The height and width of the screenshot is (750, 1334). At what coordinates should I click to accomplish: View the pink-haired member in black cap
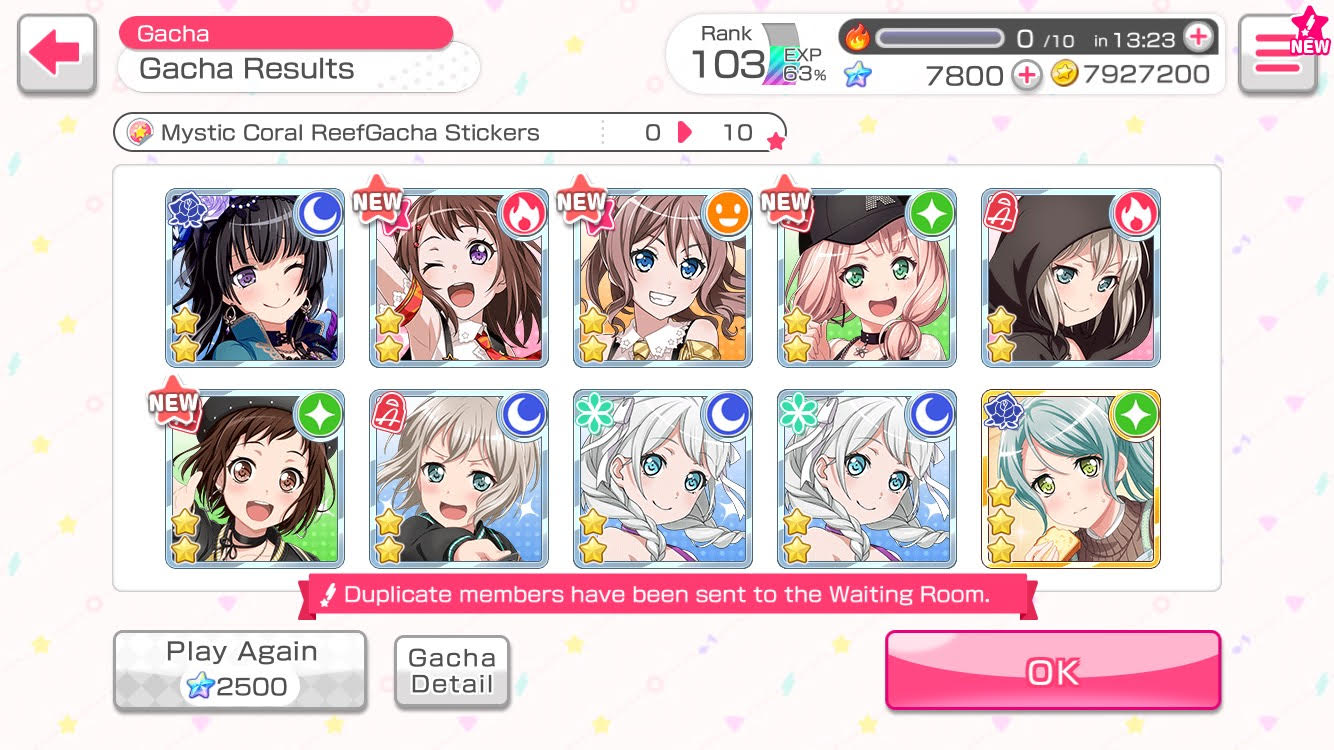pos(867,278)
